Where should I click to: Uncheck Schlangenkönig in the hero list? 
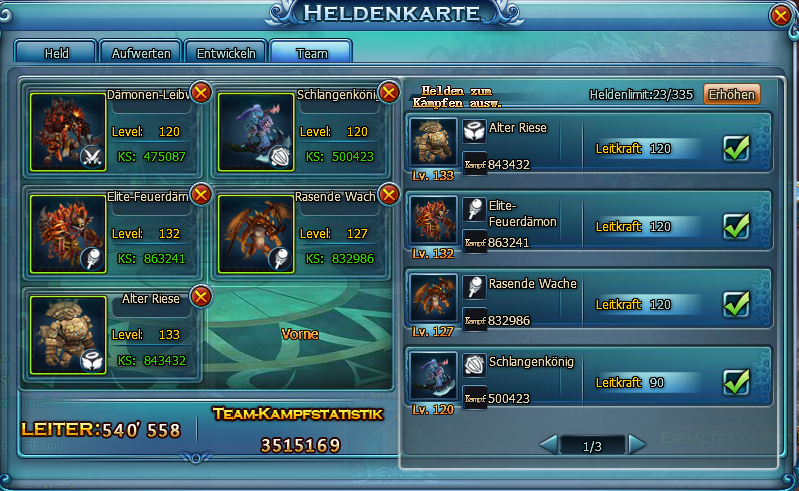coord(737,381)
